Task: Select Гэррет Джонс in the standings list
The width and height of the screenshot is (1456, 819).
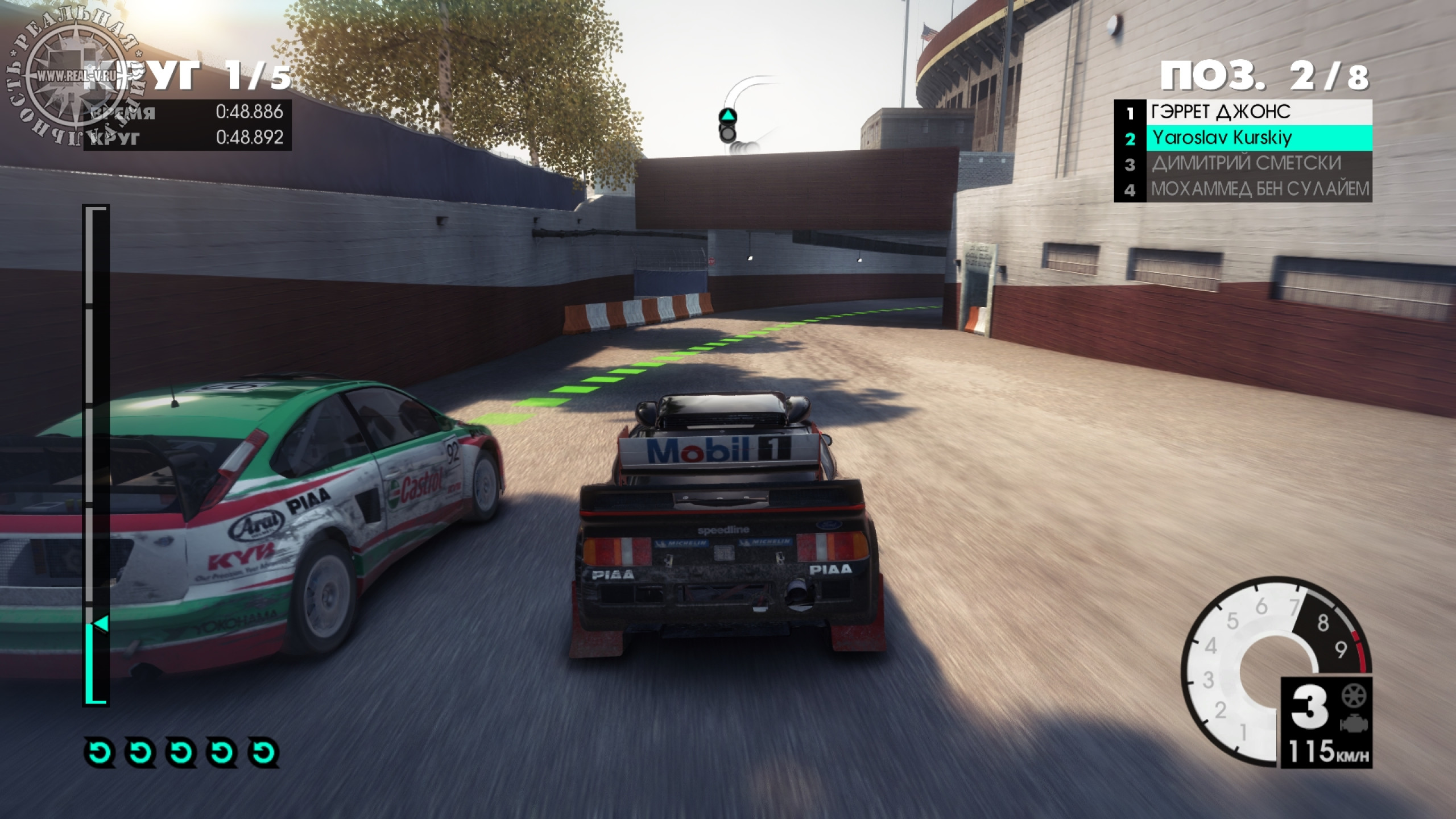Action: (x=1242, y=112)
